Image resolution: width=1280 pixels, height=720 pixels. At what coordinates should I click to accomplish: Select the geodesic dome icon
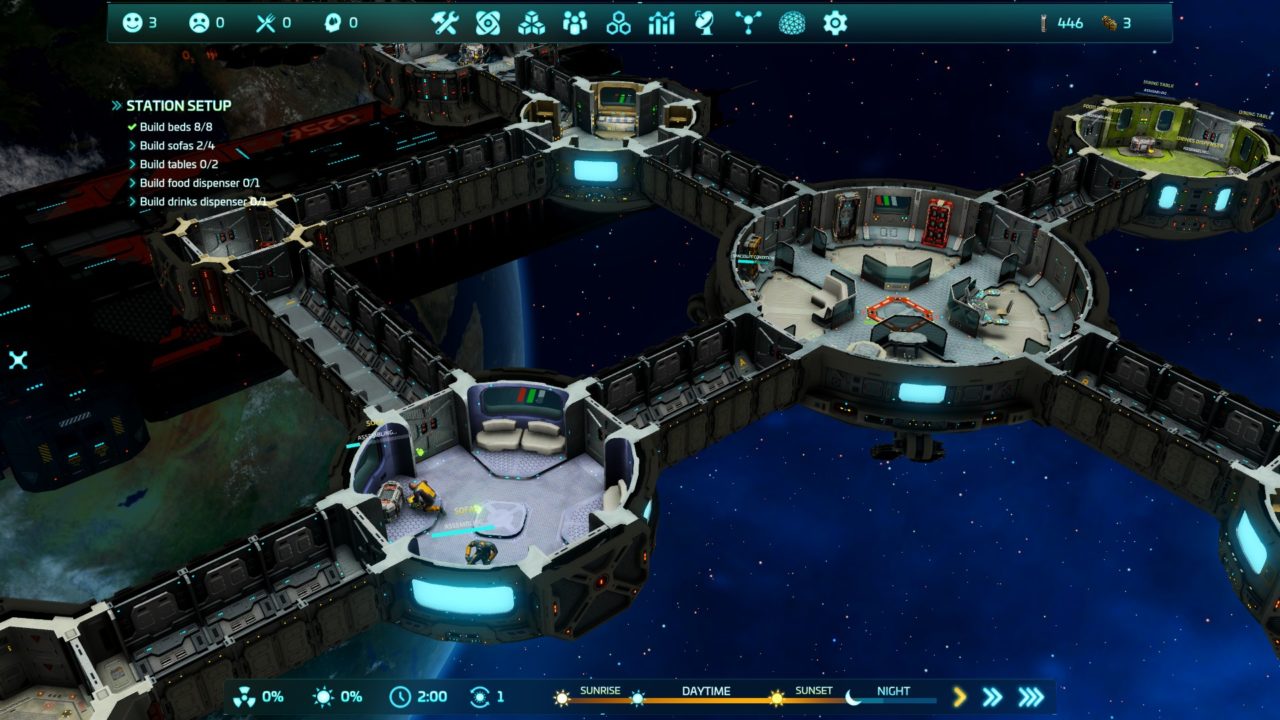[x=792, y=23]
